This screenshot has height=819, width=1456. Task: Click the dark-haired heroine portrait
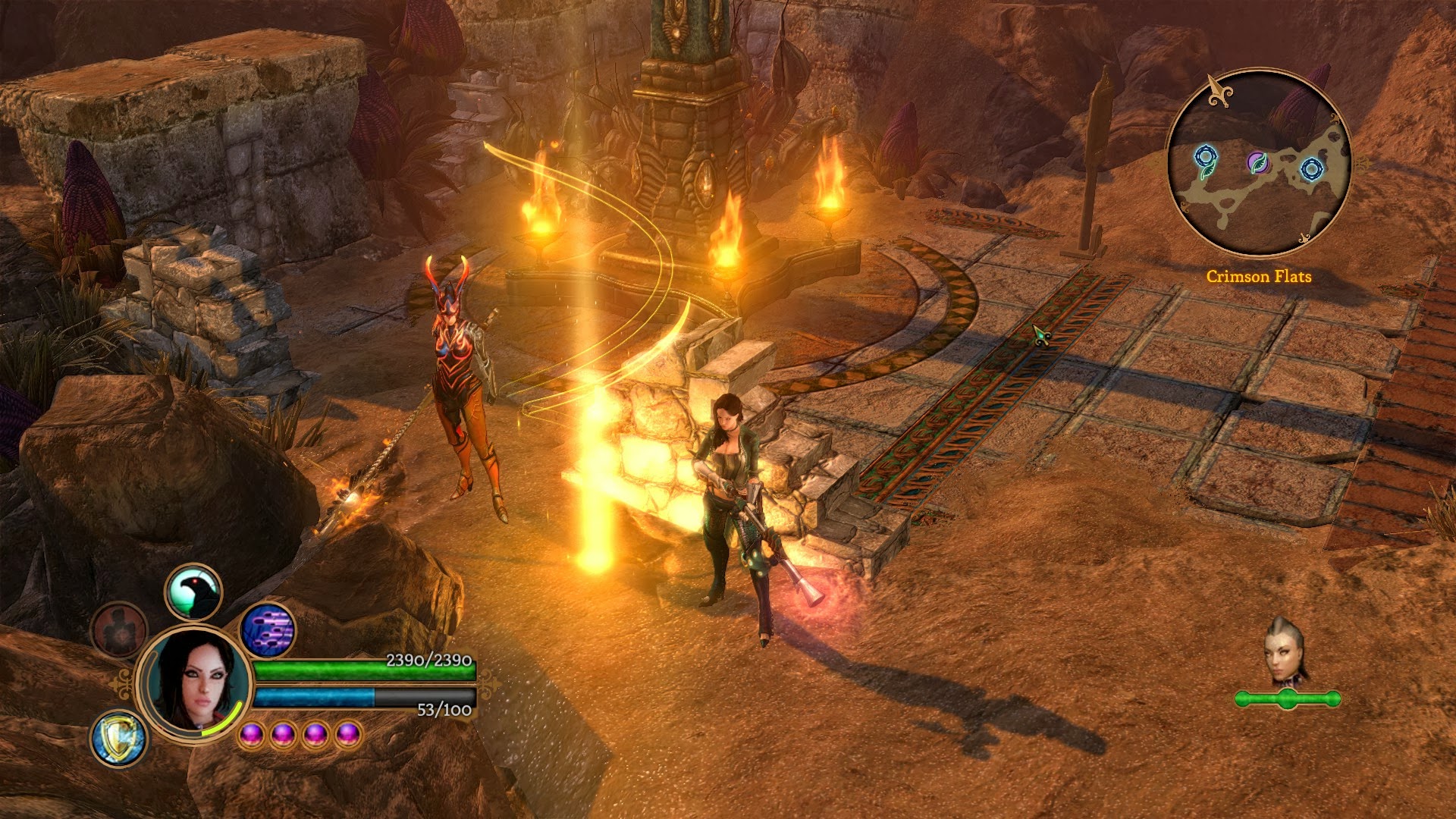[x=196, y=680]
